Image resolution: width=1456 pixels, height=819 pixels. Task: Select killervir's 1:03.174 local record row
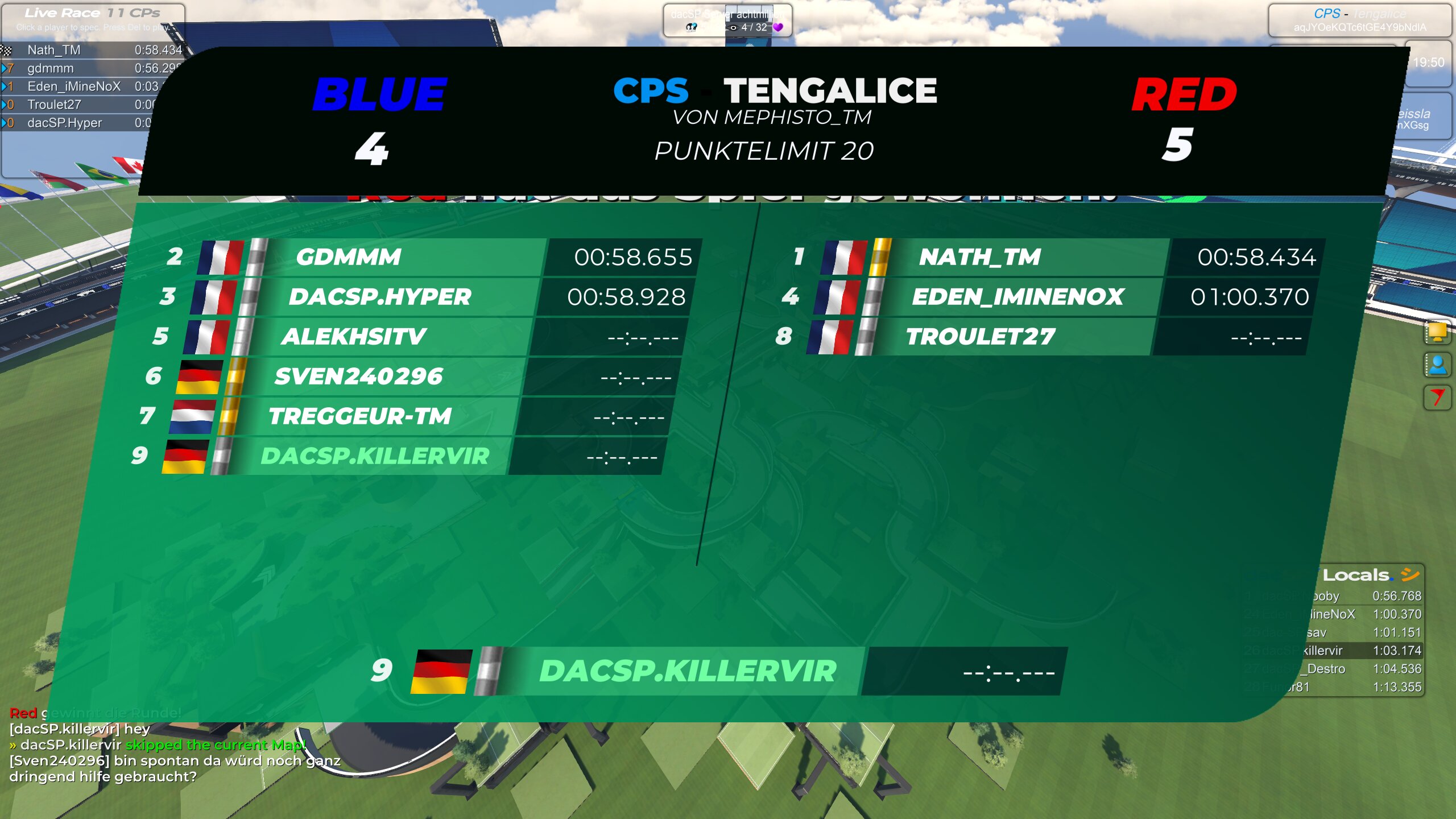pyautogui.click(x=1365, y=651)
